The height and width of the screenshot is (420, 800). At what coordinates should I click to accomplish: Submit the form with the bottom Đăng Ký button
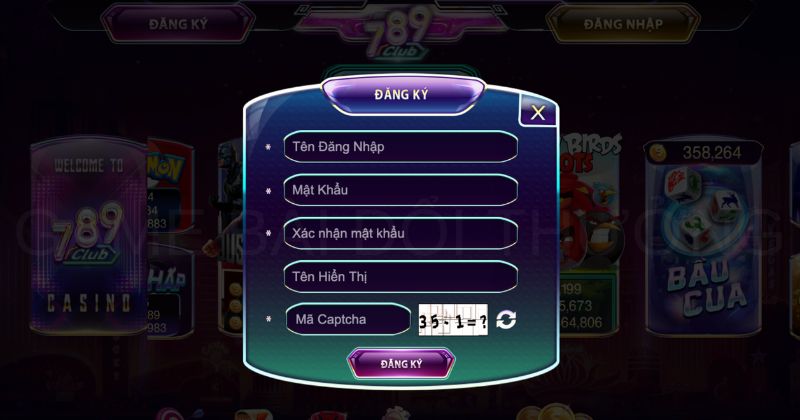click(x=401, y=364)
